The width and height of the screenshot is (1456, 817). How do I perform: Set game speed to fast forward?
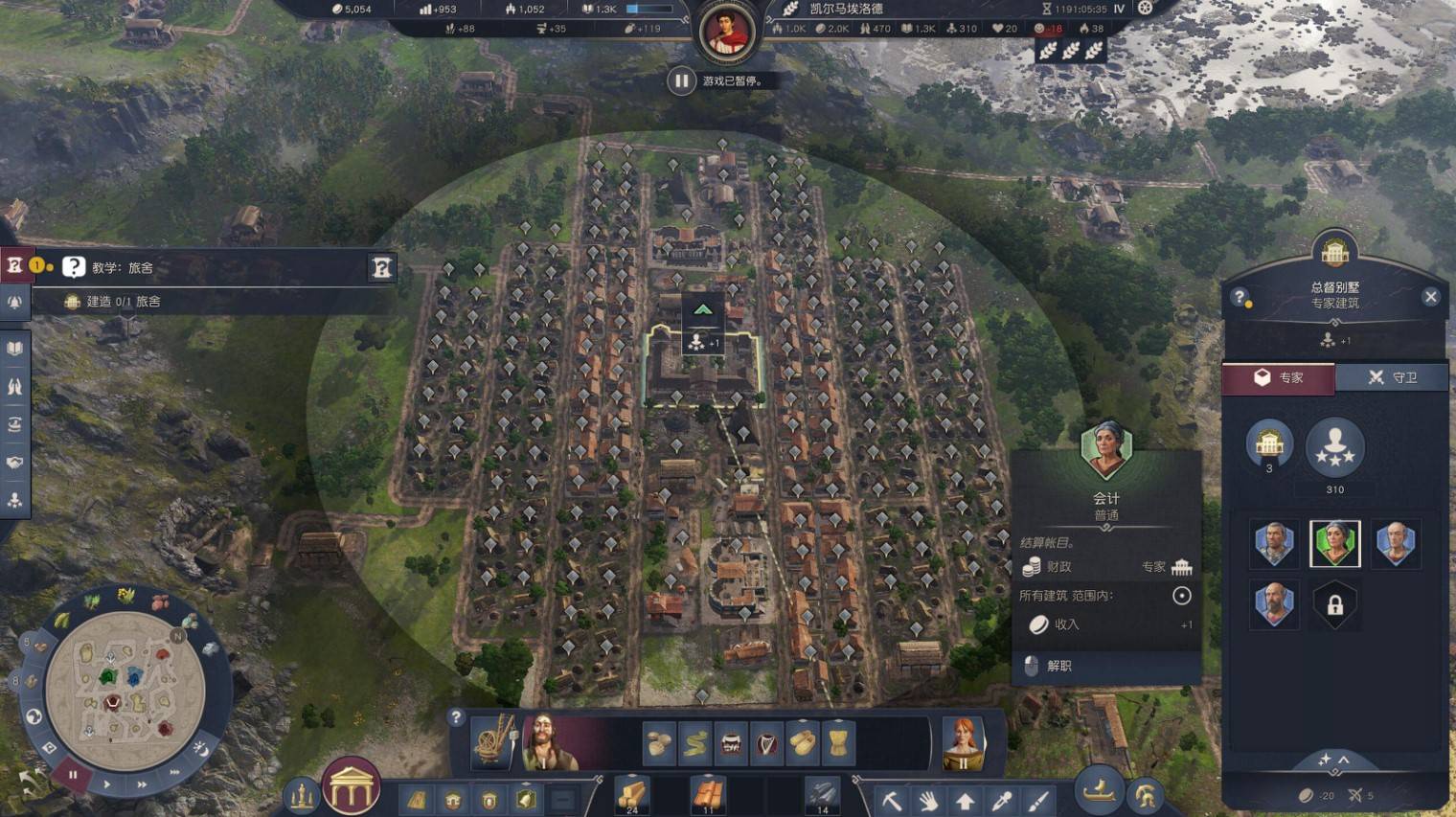click(x=142, y=784)
